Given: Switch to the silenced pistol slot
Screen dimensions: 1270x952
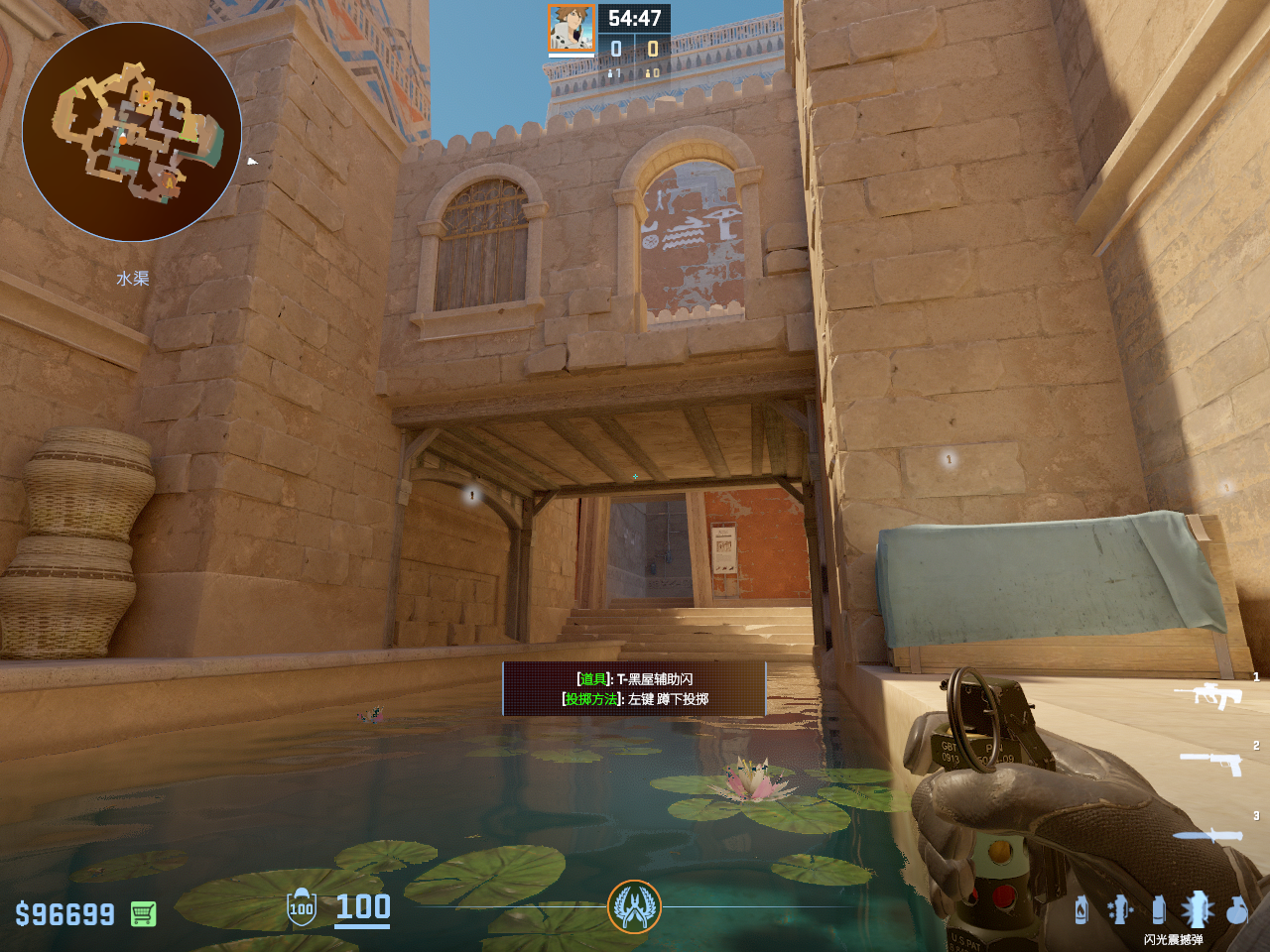Looking at the screenshot, I should click(1210, 763).
